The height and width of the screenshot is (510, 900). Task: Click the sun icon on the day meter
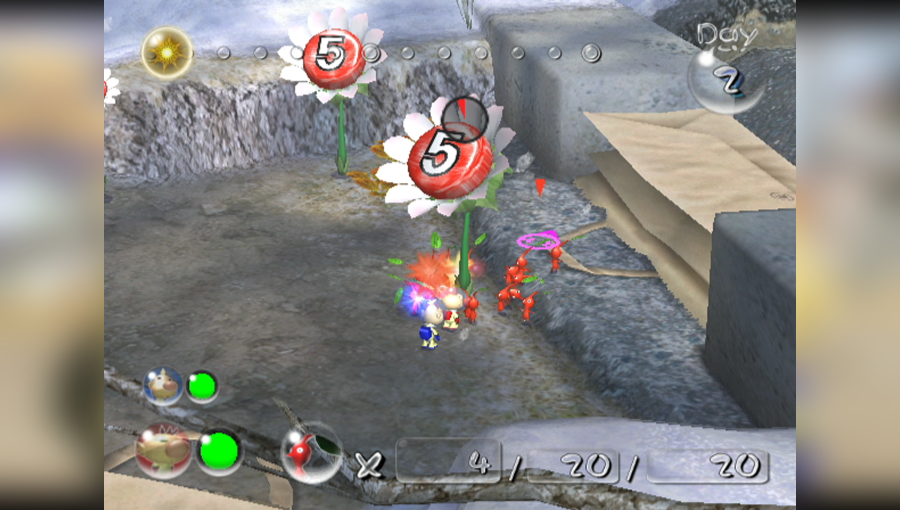click(x=167, y=52)
